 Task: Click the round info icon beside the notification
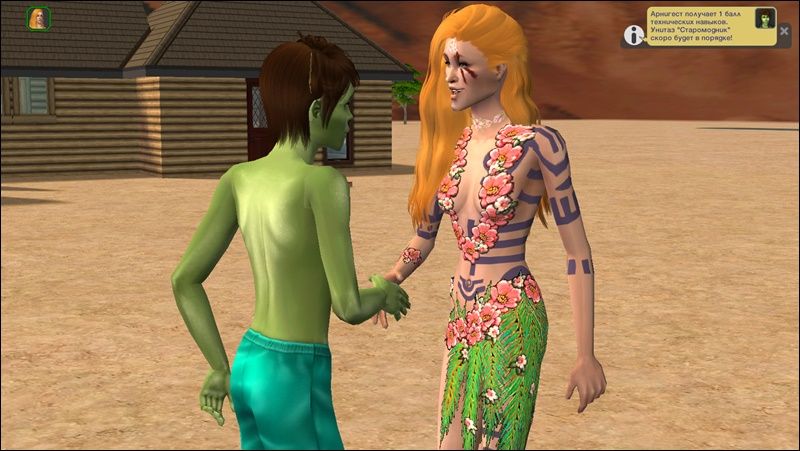coord(633,35)
